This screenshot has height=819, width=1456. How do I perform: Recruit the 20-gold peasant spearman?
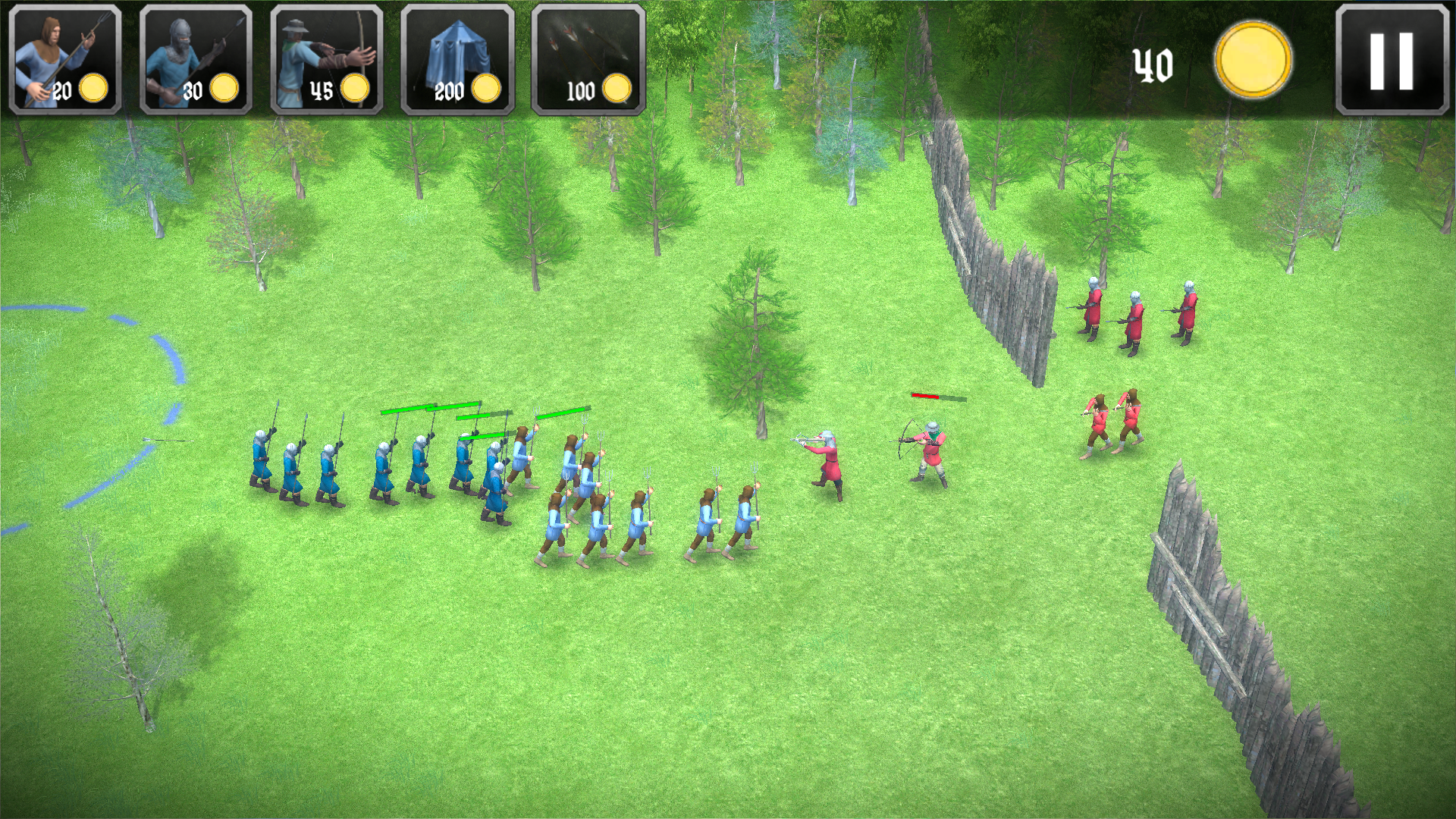click(x=65, y=60)
